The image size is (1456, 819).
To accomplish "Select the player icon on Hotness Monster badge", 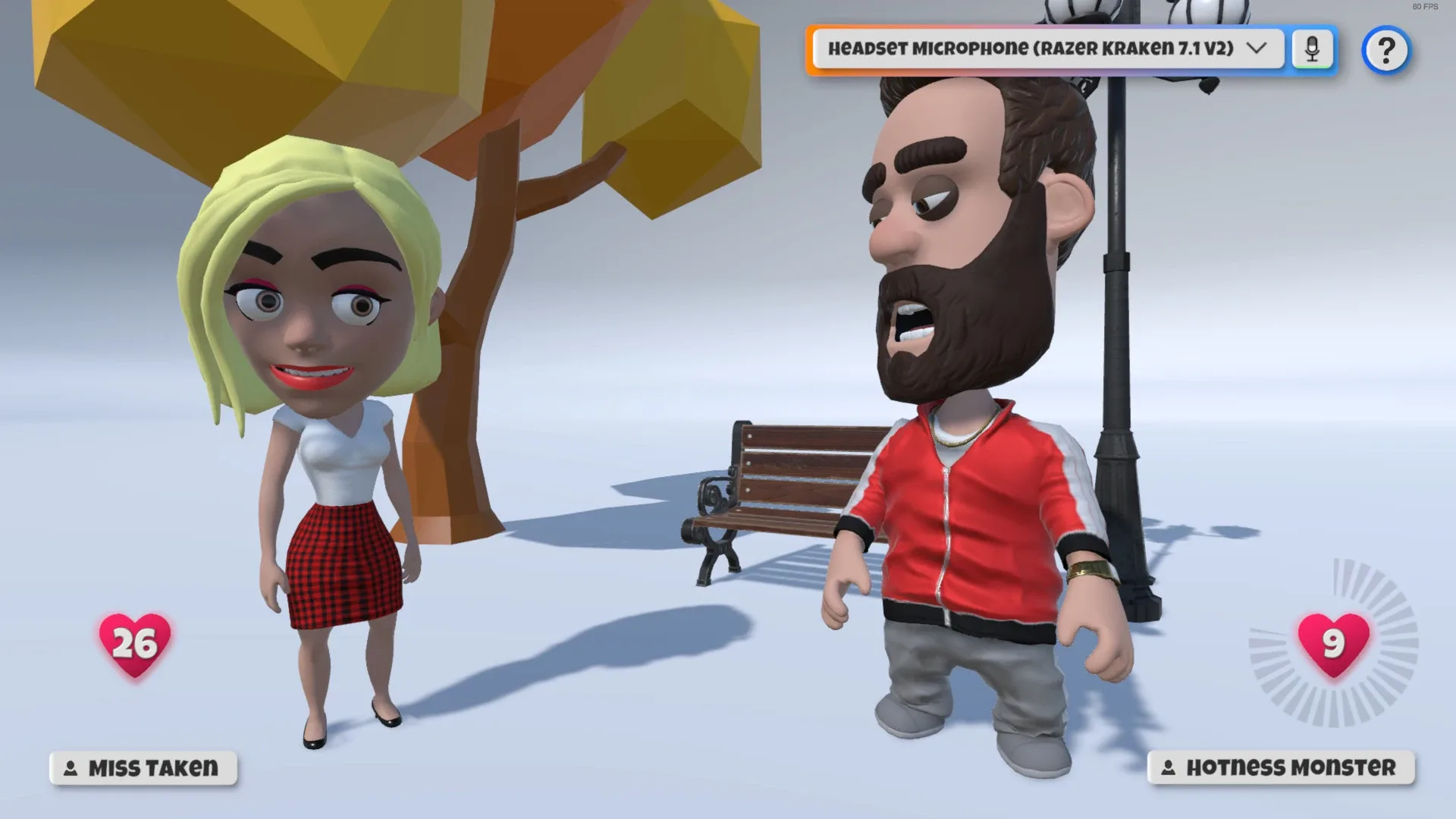I will pyautogui.click(x=1169, y=767).
